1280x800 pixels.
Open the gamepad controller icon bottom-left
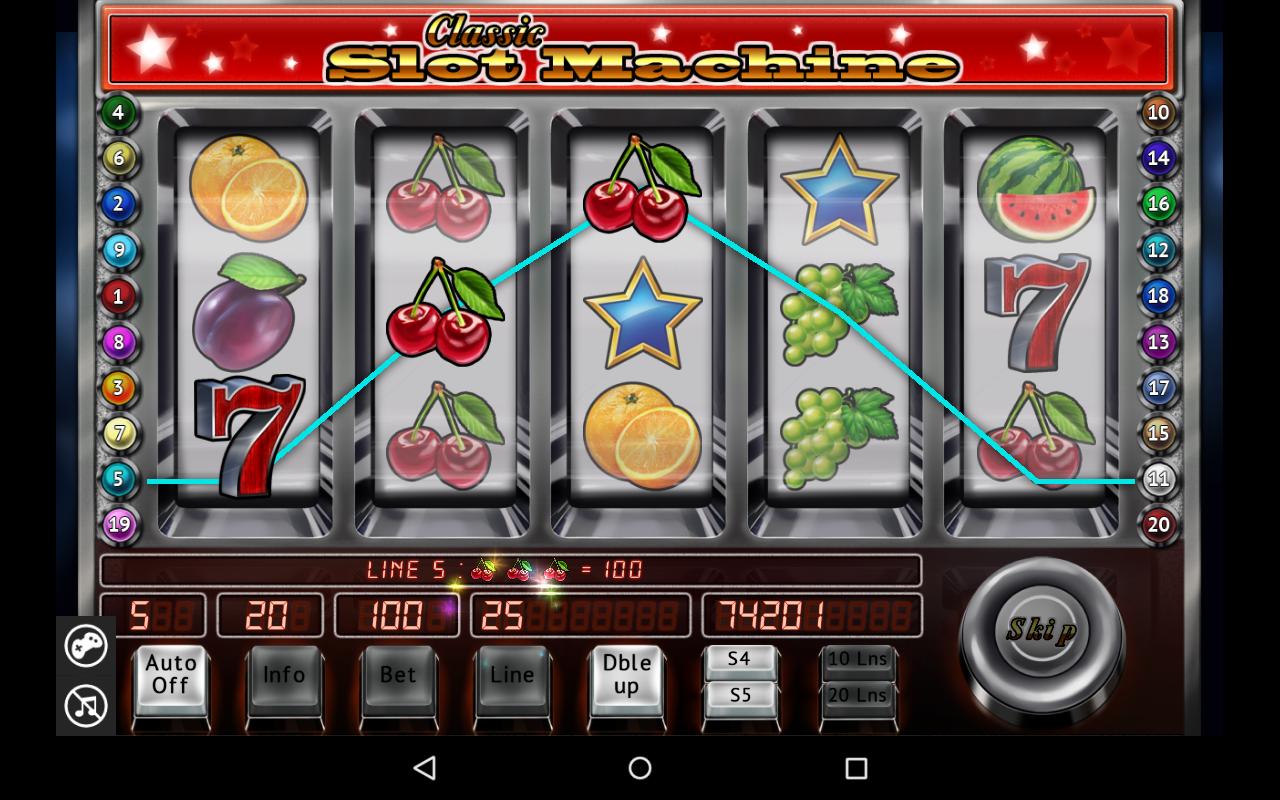[86, 647]
